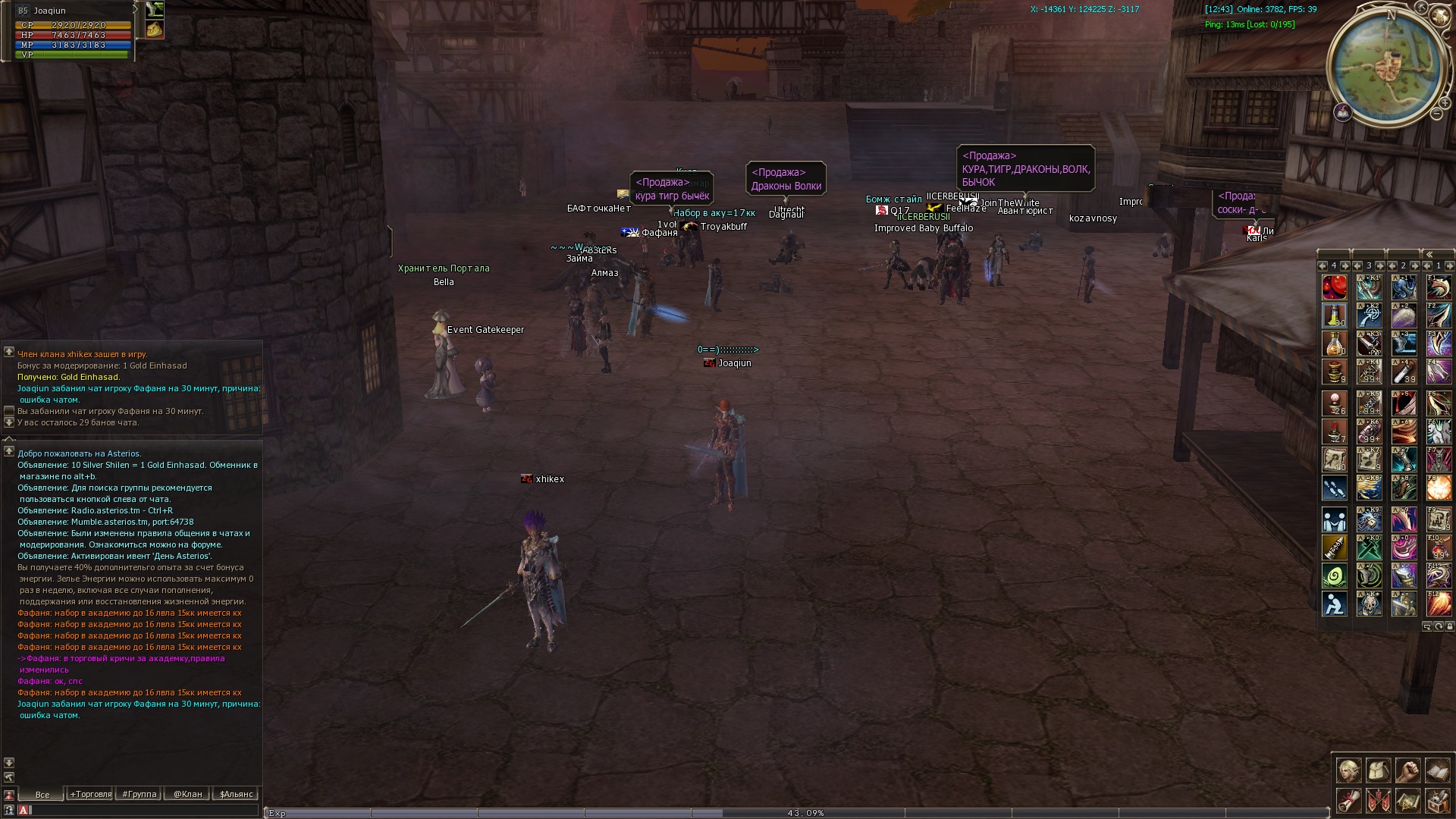Use the F8 fiery explosion skill
Image resolution: width=1456 pixels, height=819 pixels.
point(1439,488)
